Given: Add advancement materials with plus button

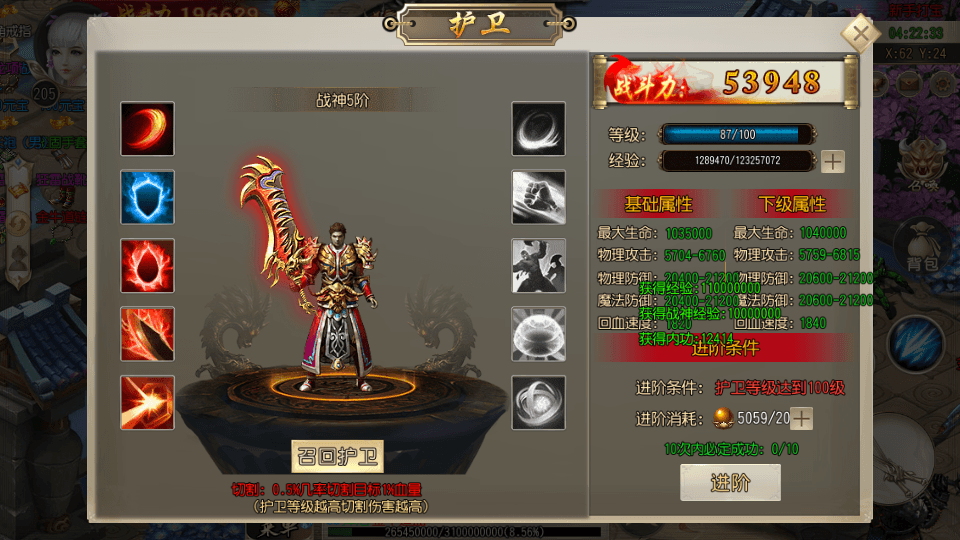Looking at the screenshot, I should (x=801, y=418).
